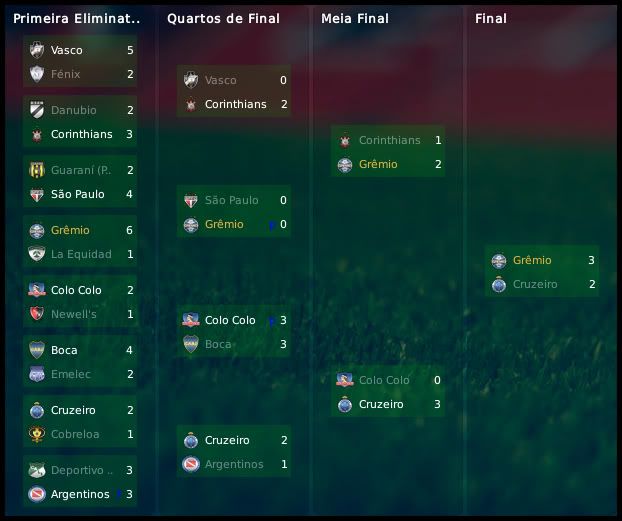This screenshot has width=622, height=521.
Task: Select Danubio in the first round
Action: [x=73, y=110]
